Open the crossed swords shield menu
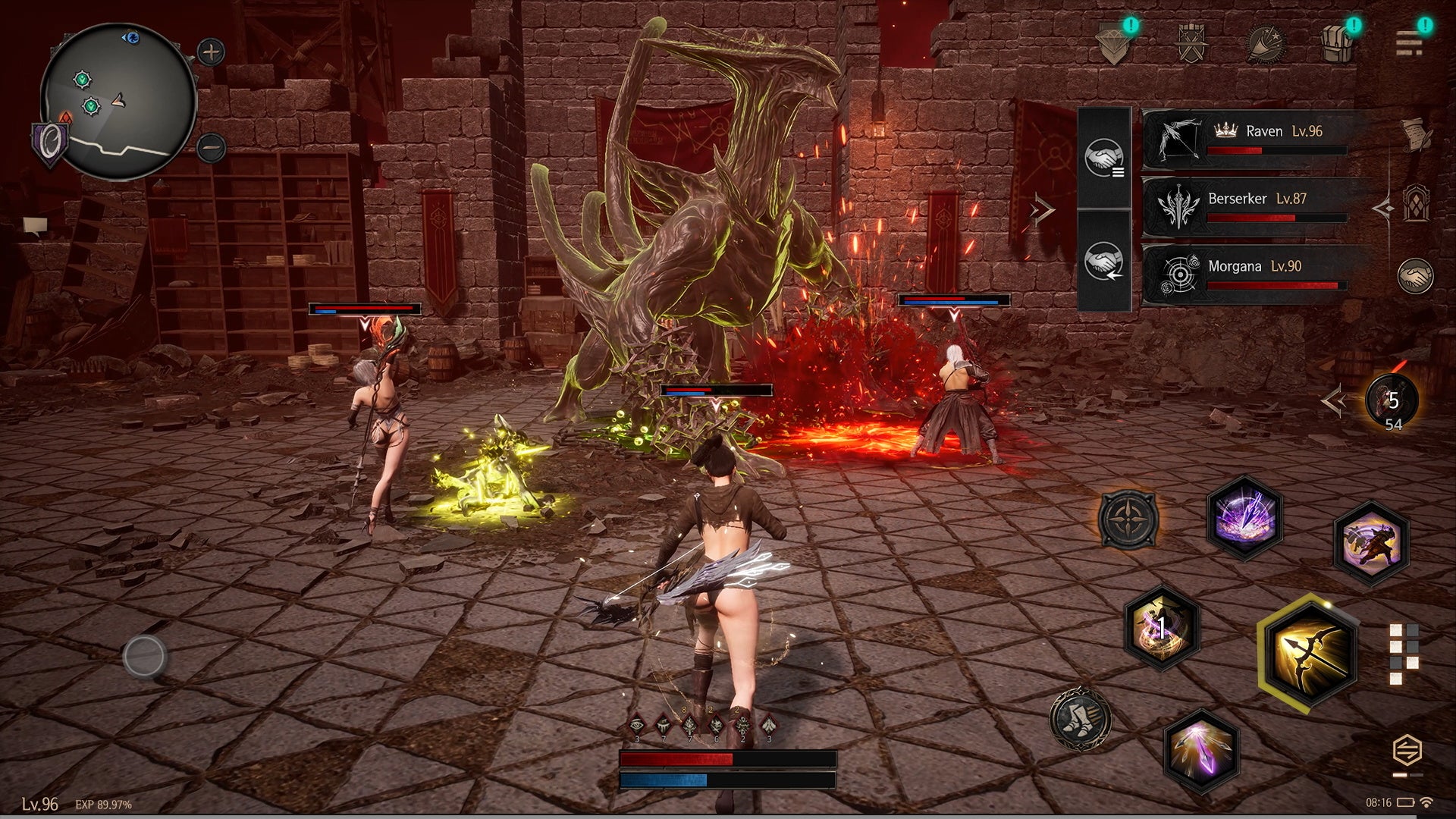Viewport: 1456px width, 819px height. click(1191, 42)
